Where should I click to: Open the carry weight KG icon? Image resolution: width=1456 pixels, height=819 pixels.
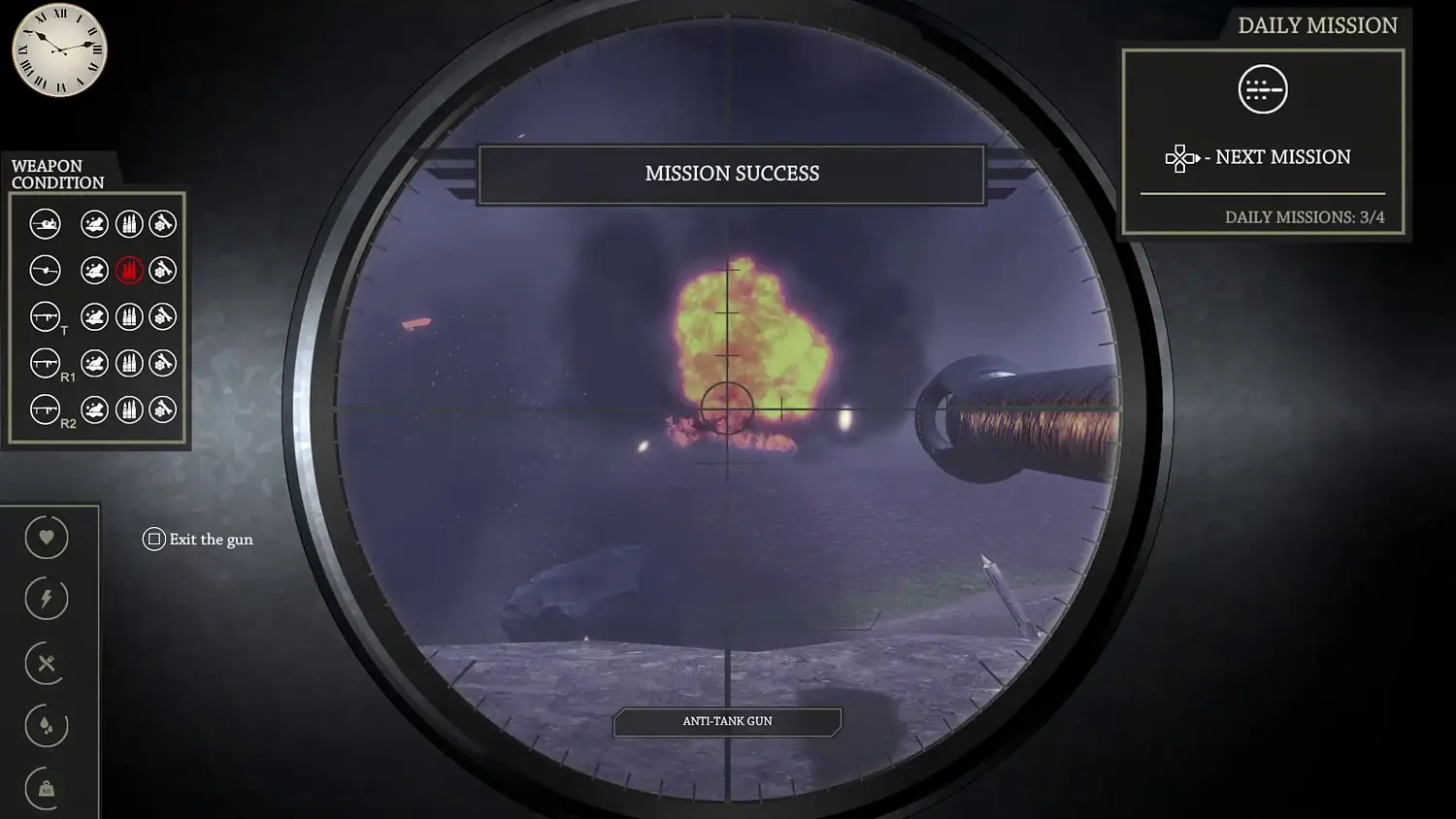(45, 788)
